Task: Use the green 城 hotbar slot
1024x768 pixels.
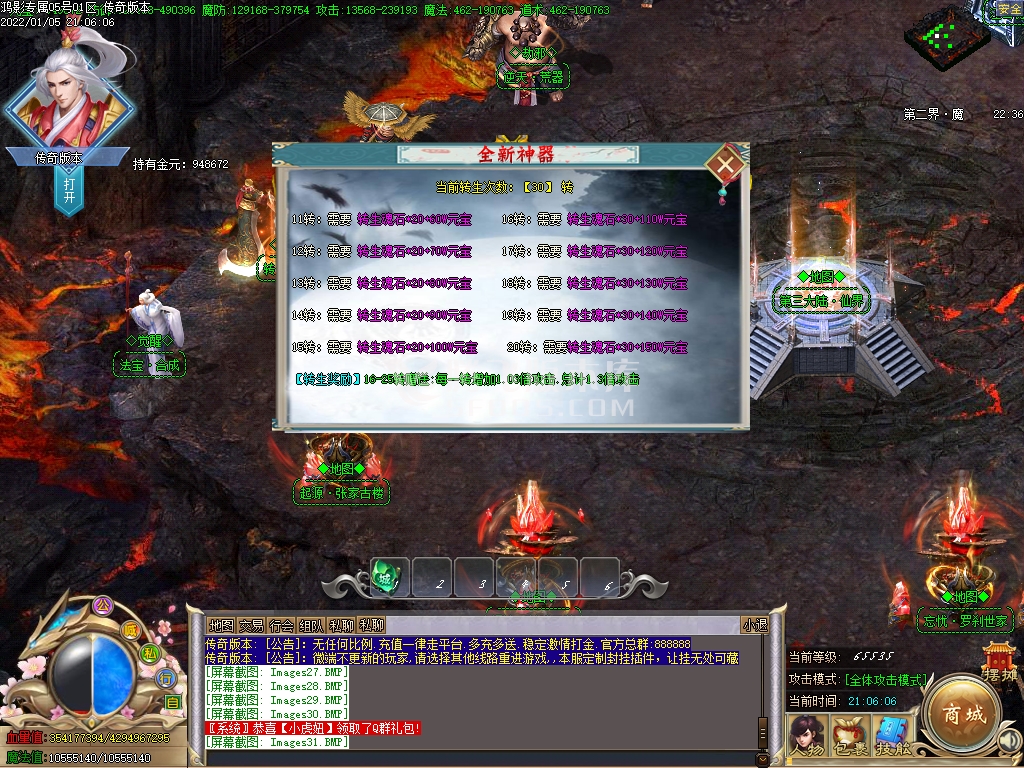Action: pyautogui.click(x=389, y=577)
